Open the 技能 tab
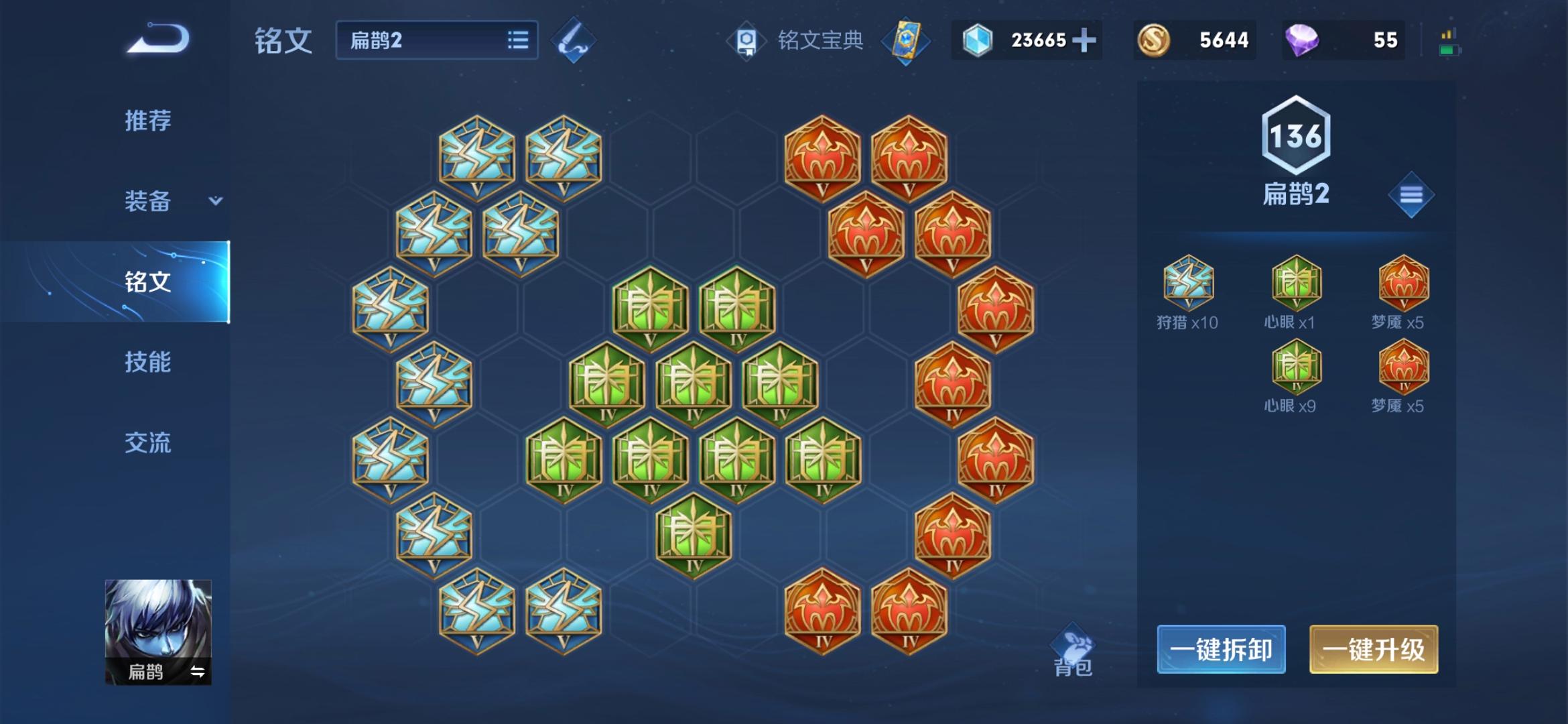This screenshot has width=1568, height=724. pos(148,362)
